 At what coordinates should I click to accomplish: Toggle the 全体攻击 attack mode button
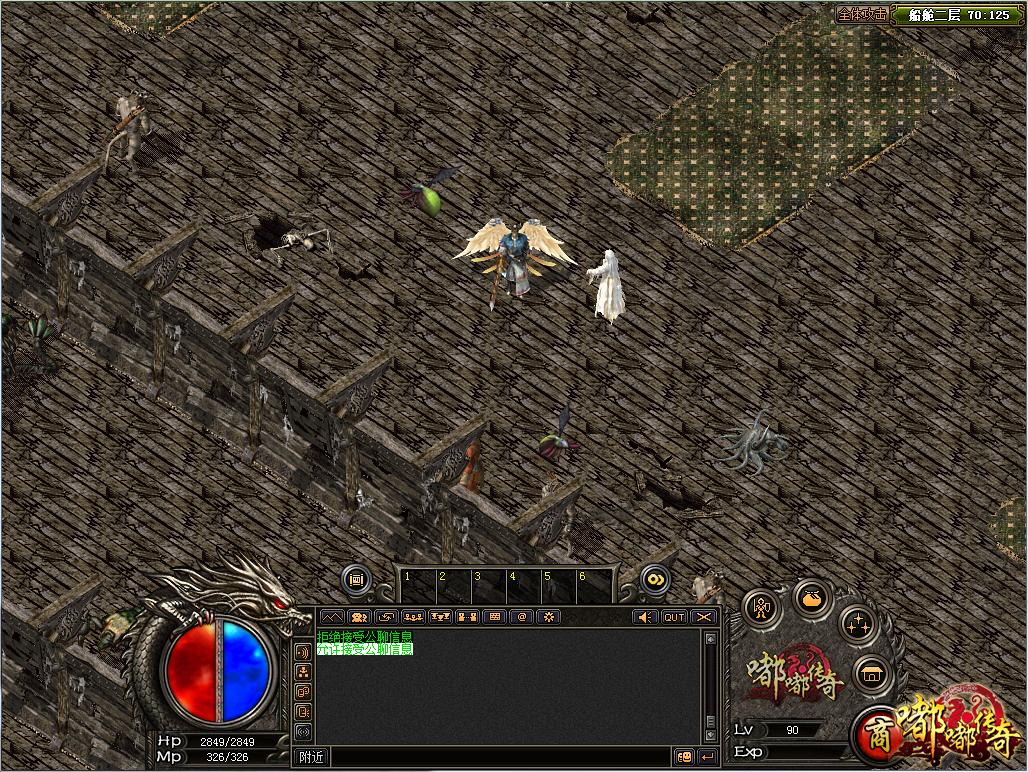pyautogui.click(x=862, y=15)
